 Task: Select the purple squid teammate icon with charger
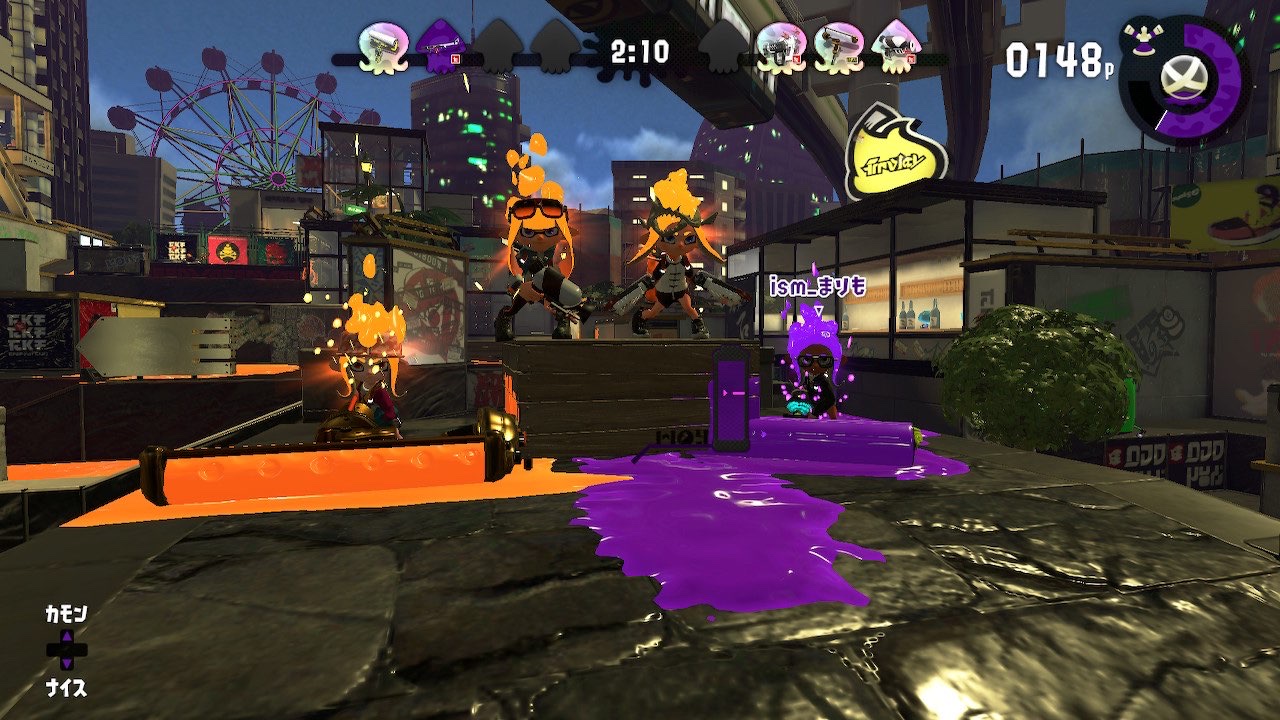pyautogui.click(x=441, y=47)
